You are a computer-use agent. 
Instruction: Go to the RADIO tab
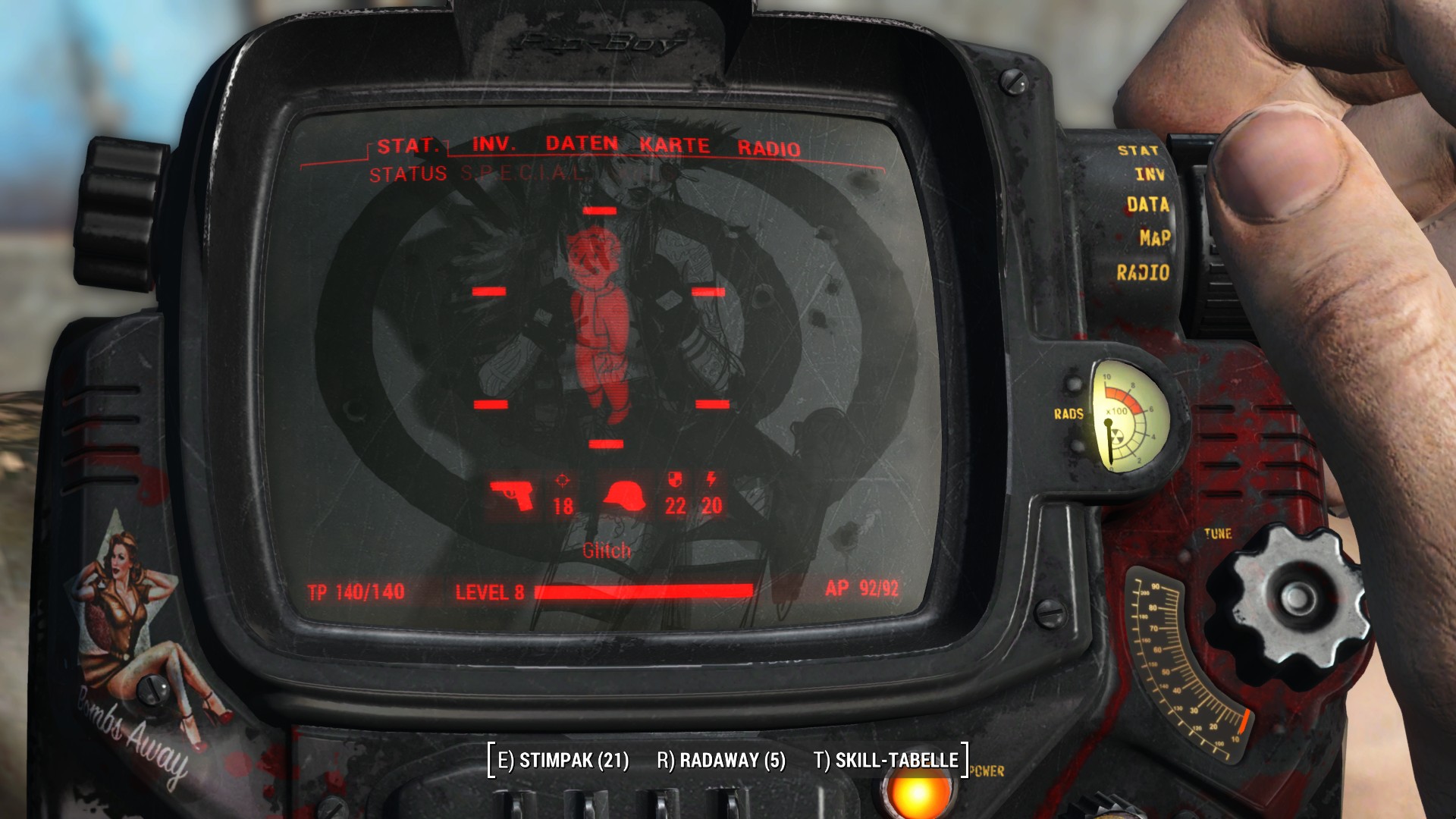768,148
